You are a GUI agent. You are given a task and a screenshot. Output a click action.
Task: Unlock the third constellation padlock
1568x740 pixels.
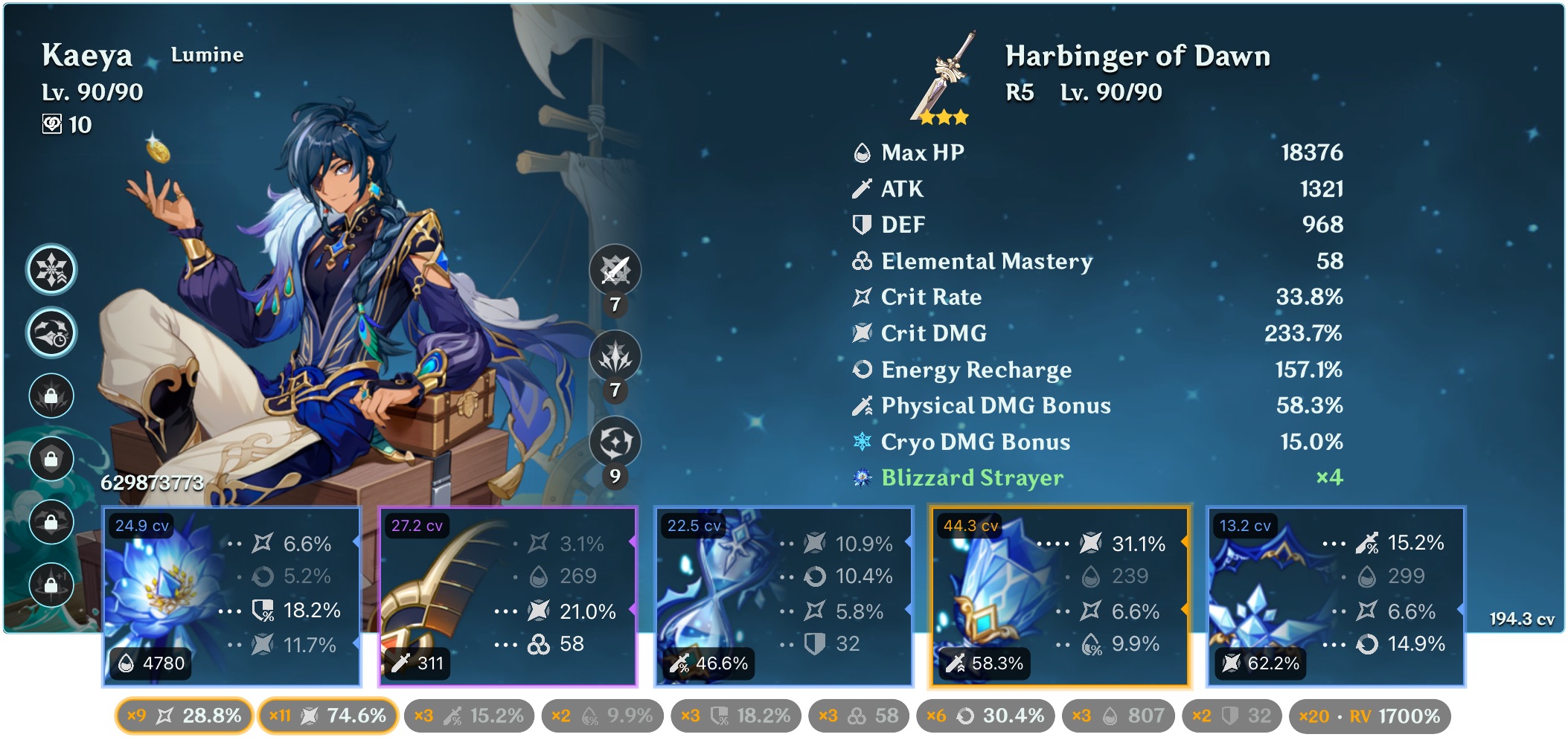pyautogui.click(x=50, y=396)
